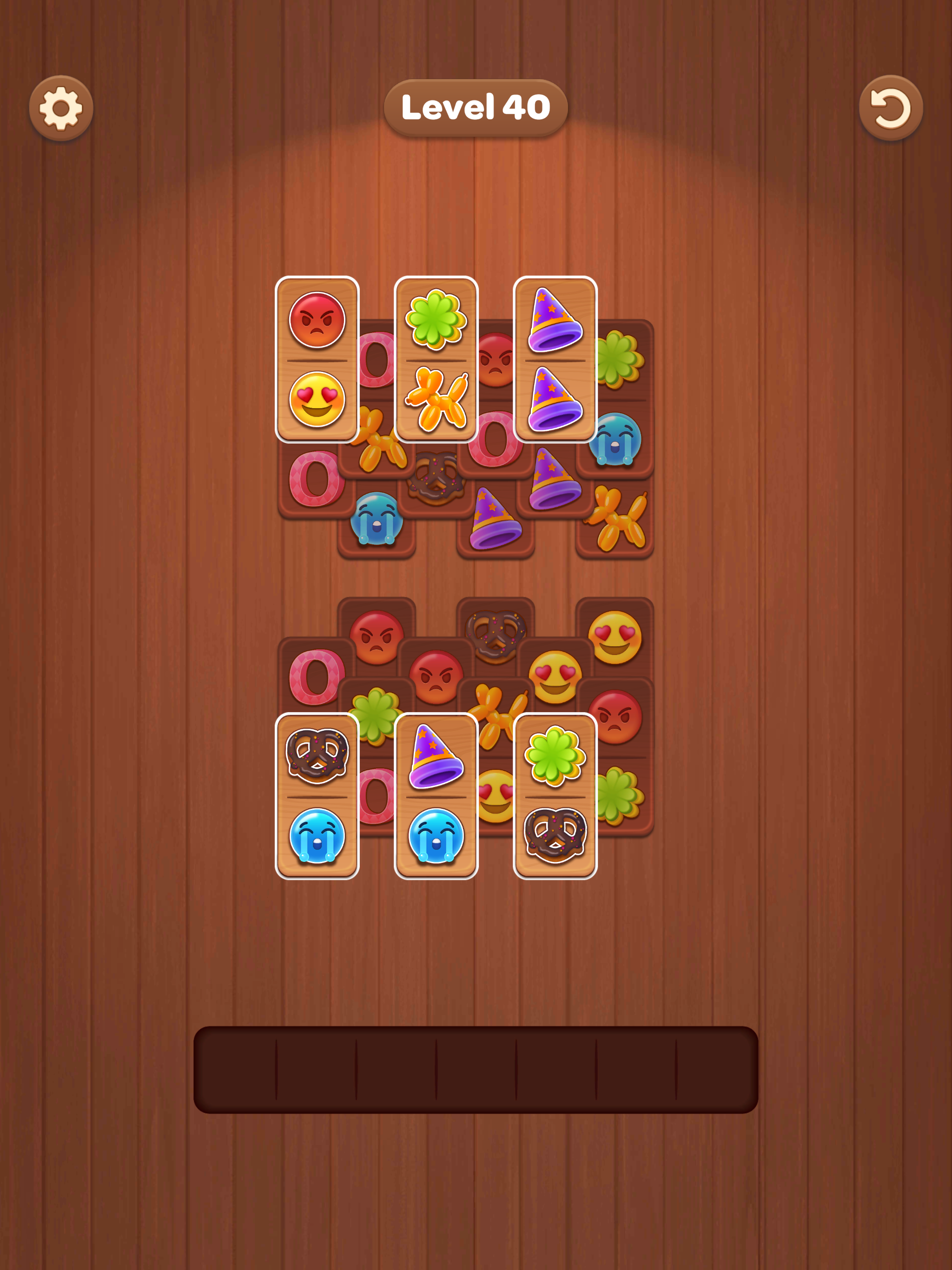Tap the Level 40 banner
The width and height of the screenshot is (952, 1270).
click(x=476, y=107)
